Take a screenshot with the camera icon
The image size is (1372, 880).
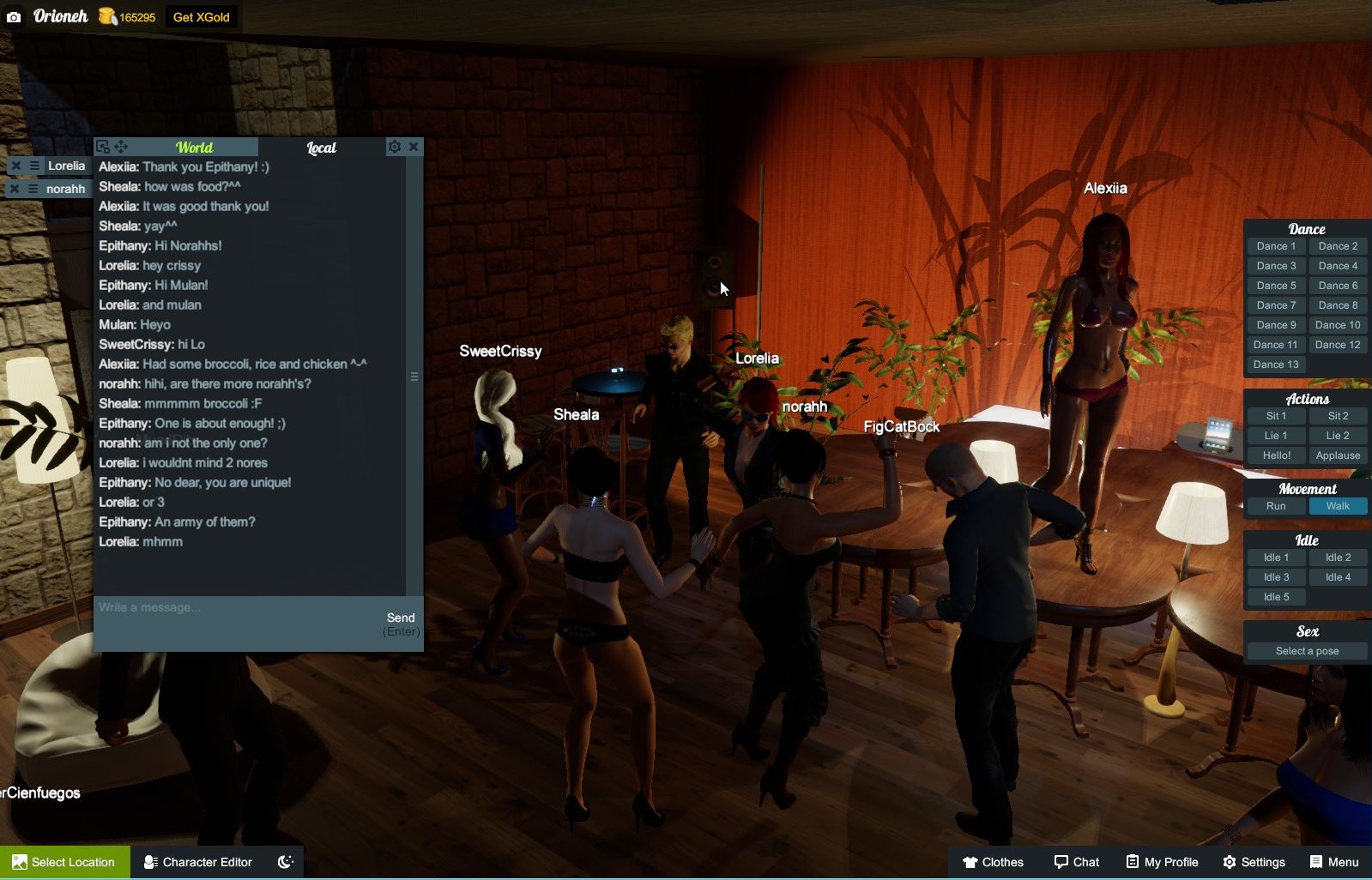pyautogui.click(x=14, y=17)
